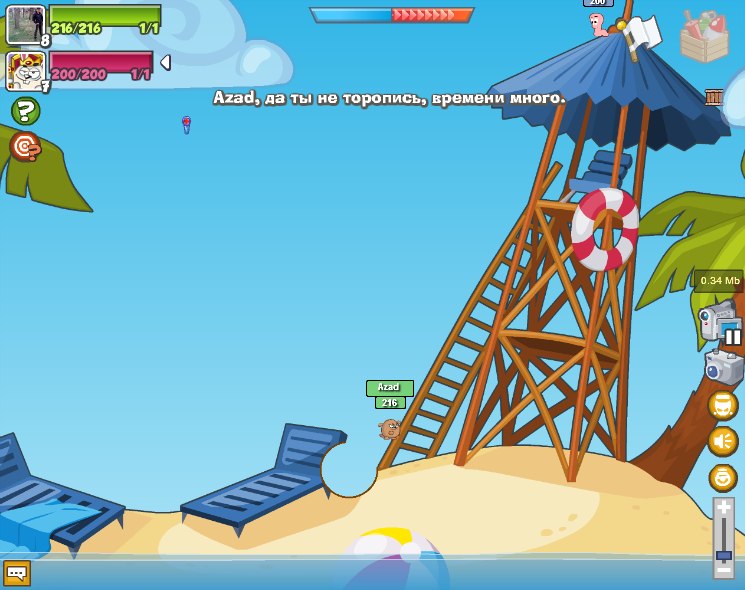
Task: Open the chat speech bubble button
Action: [17, 573]
